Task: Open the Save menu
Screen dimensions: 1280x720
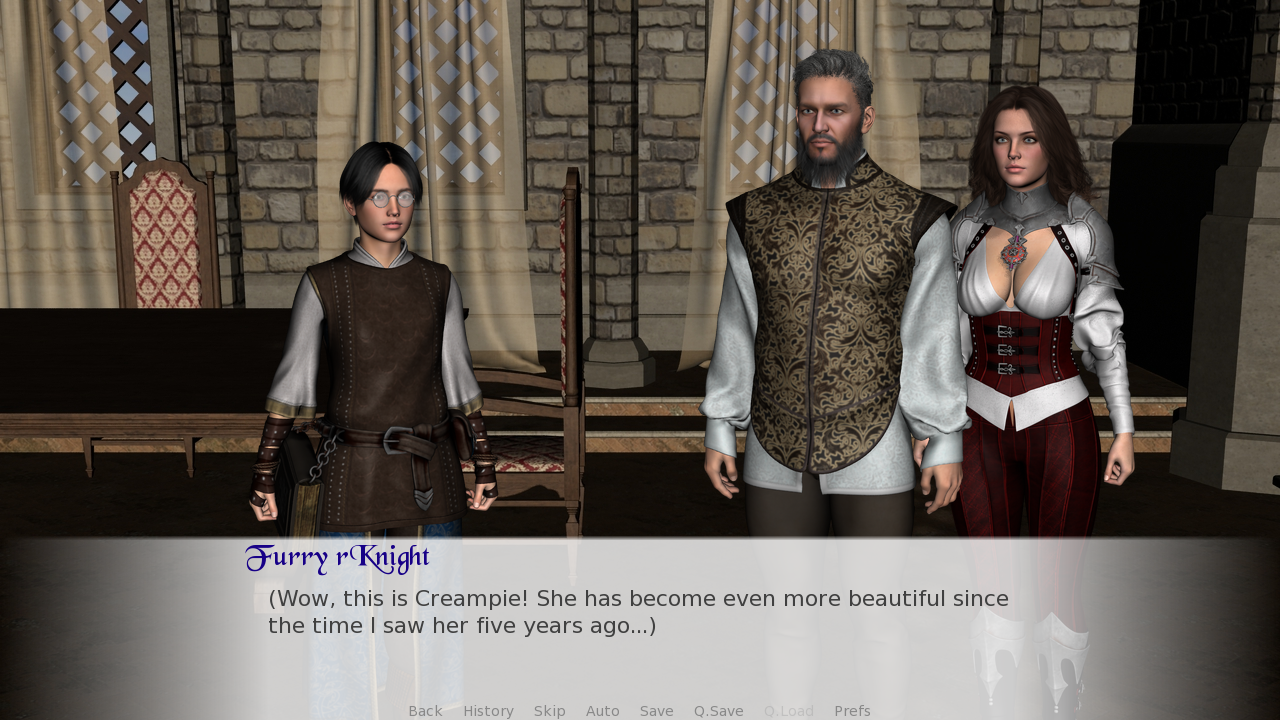Action: click(656, 711)
